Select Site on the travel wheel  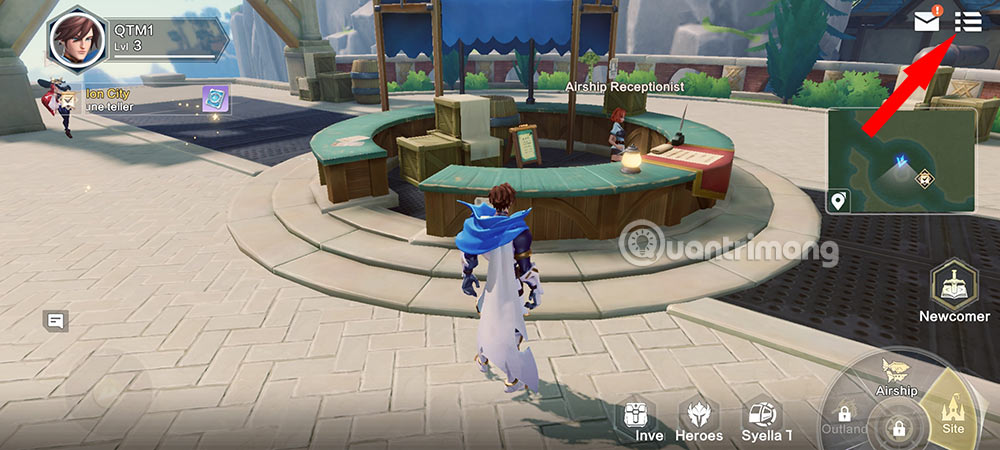(x=951, y=410)
